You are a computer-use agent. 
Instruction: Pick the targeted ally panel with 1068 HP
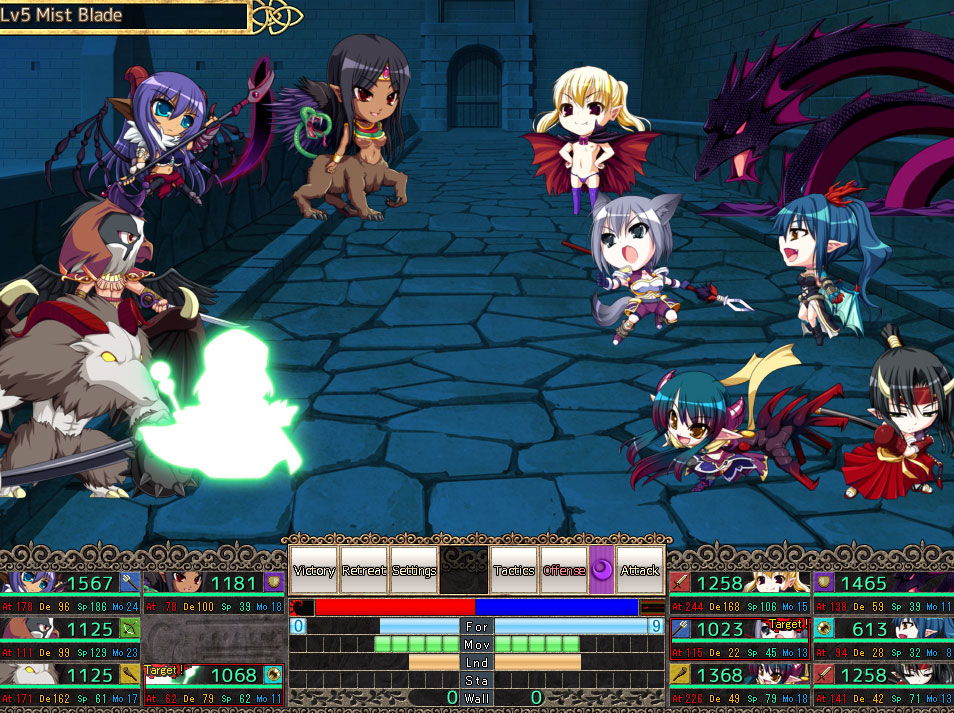click(214, 683)
